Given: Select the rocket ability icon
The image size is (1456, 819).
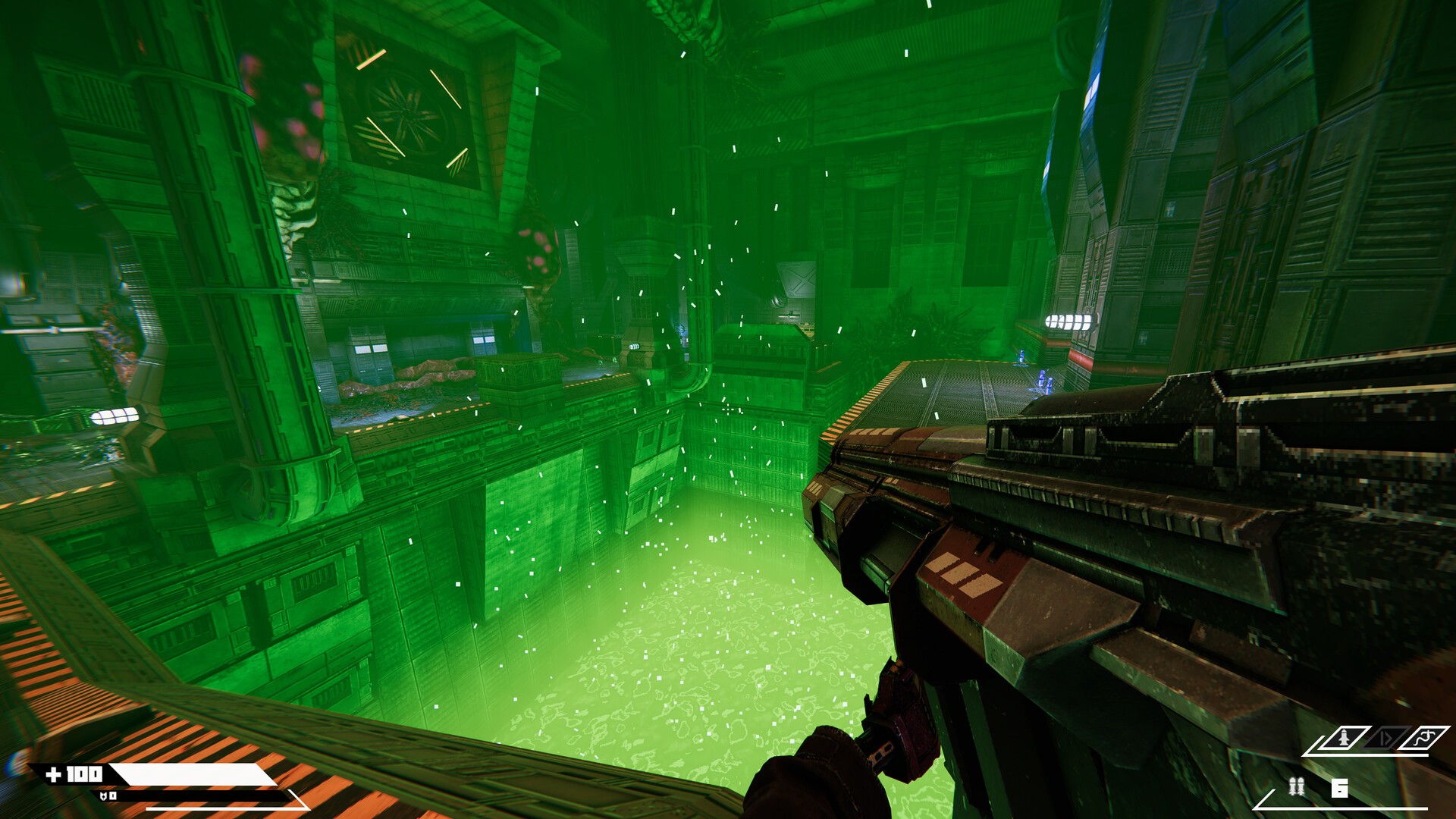Looking at the screenshot, I should point(1342,737).
